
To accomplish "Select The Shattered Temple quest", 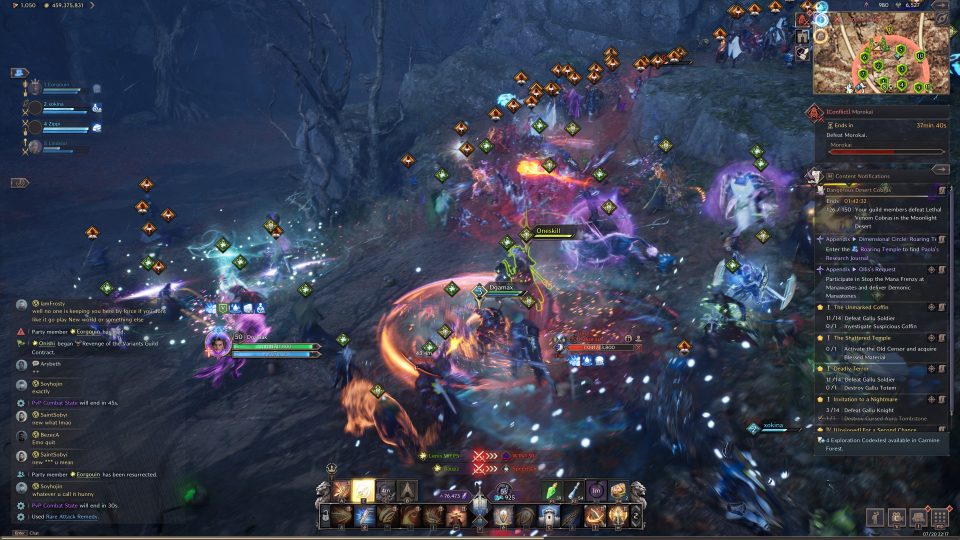I will [864, 337].
